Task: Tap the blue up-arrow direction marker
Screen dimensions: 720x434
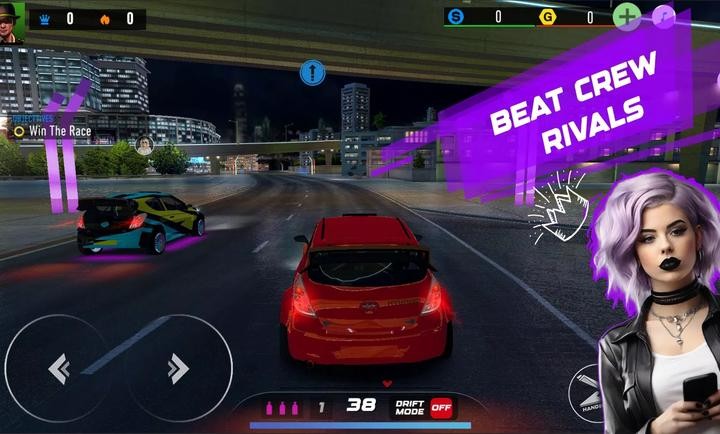Action: pyautogui.click(x=313, y=72)
